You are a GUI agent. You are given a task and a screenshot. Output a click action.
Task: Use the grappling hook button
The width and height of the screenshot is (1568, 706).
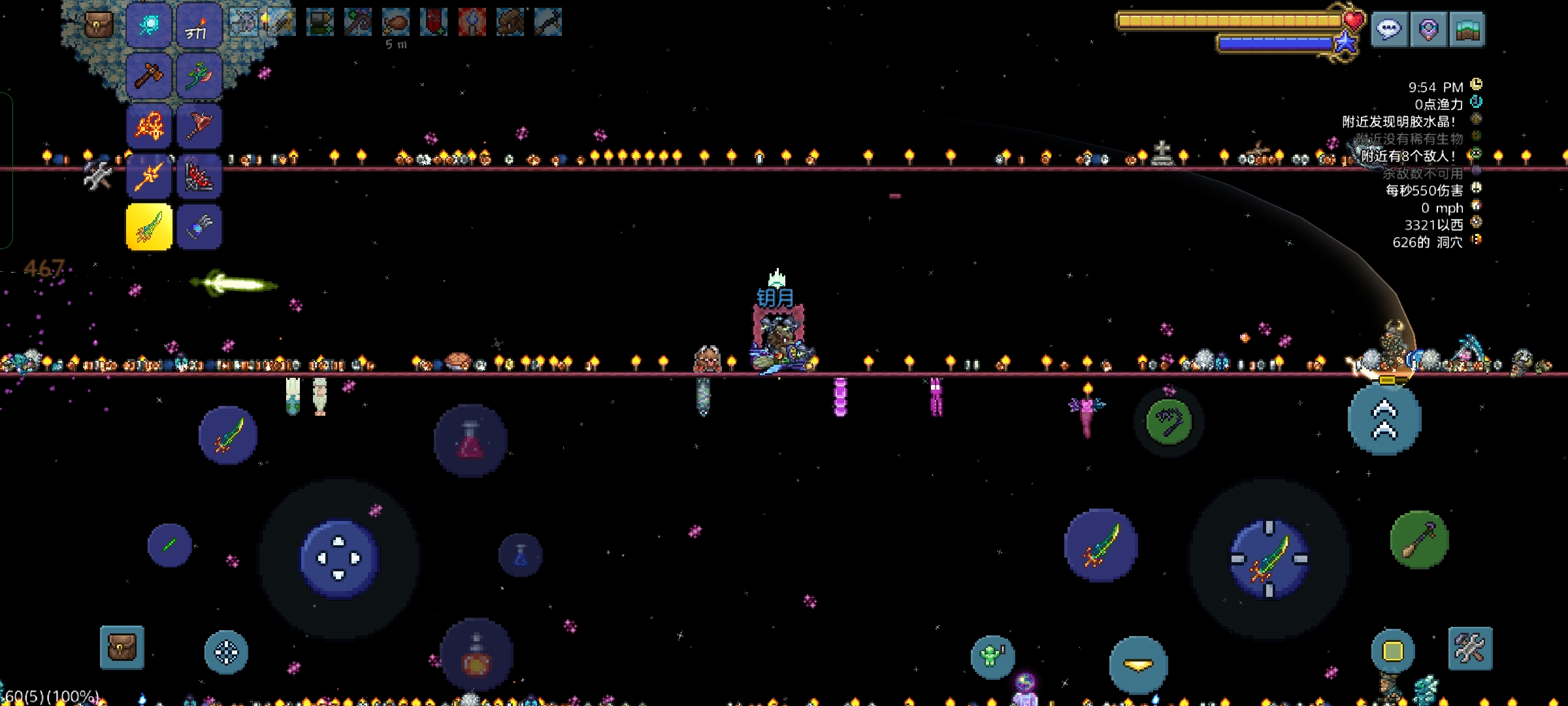point(1169,422)
